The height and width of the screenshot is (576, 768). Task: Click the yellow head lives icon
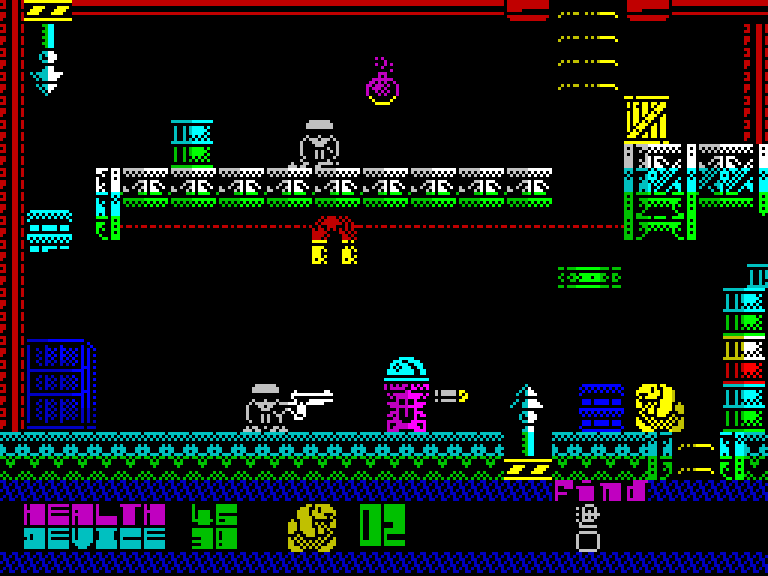[x=312, y=527]
